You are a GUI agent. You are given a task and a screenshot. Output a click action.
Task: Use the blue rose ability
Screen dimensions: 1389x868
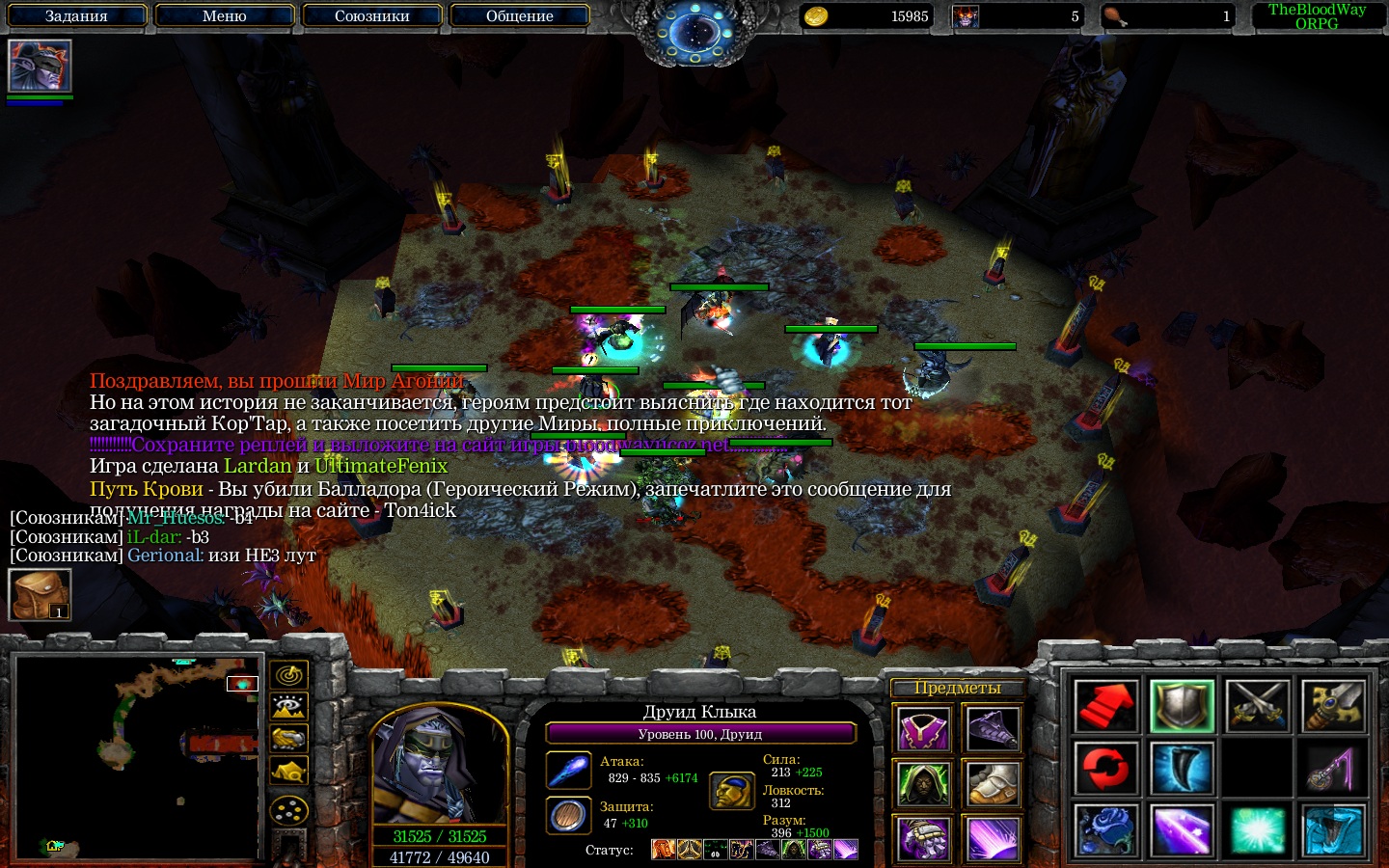pyautogui.click(x=1105, y=831)
